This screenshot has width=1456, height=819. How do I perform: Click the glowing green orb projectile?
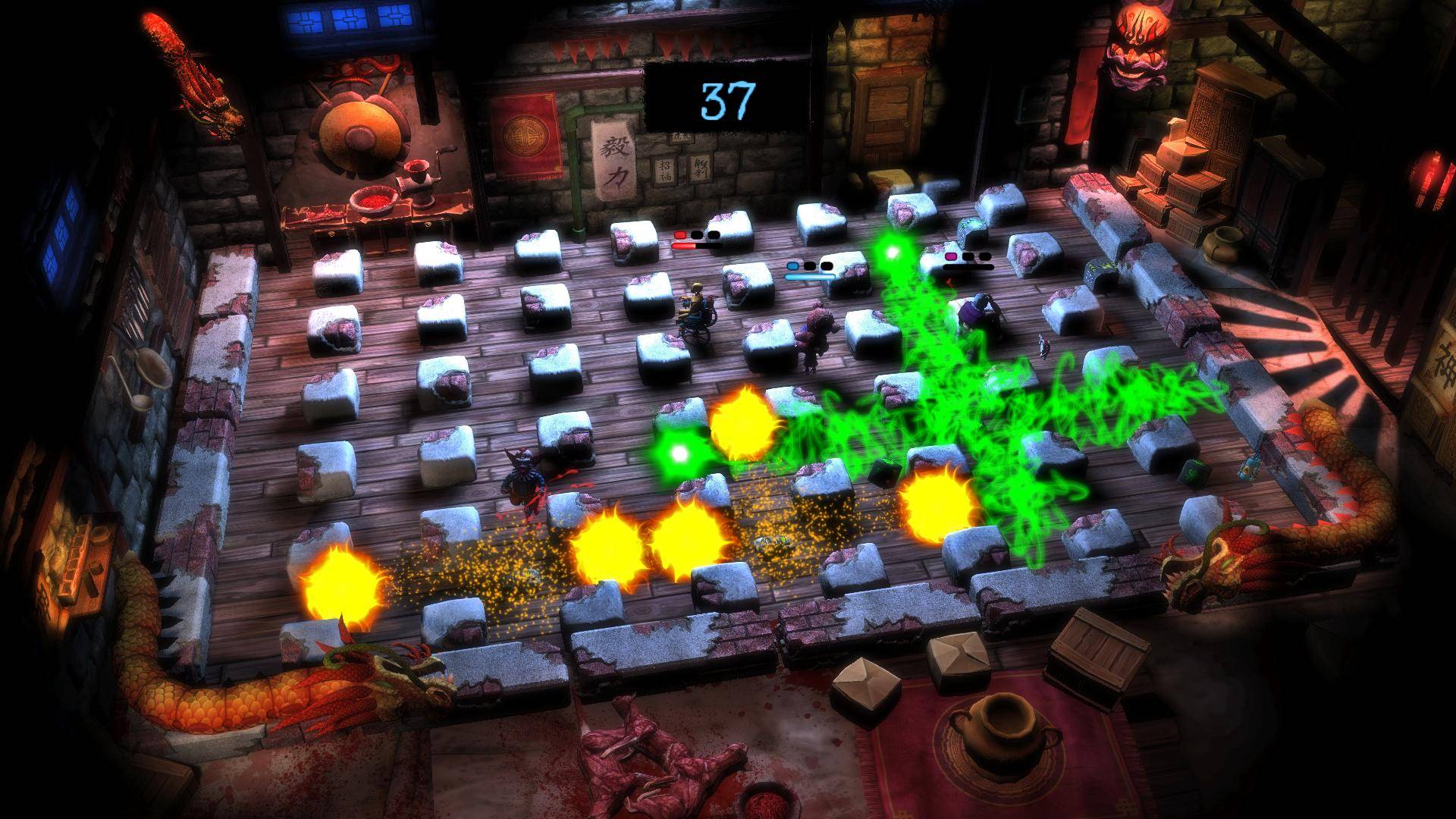[679, 453]
